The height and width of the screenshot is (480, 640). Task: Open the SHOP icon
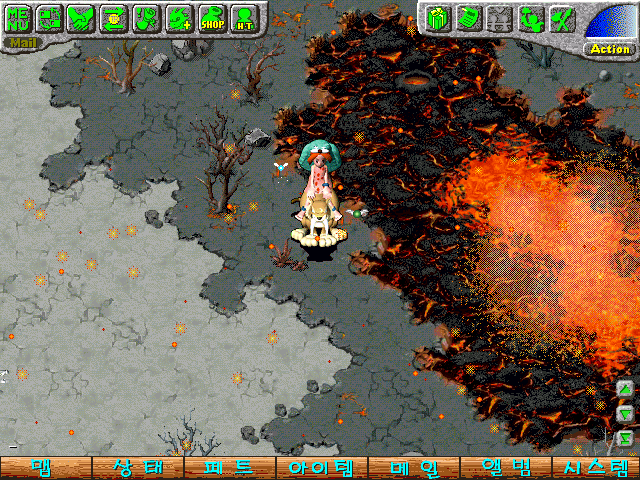point(211,17)
